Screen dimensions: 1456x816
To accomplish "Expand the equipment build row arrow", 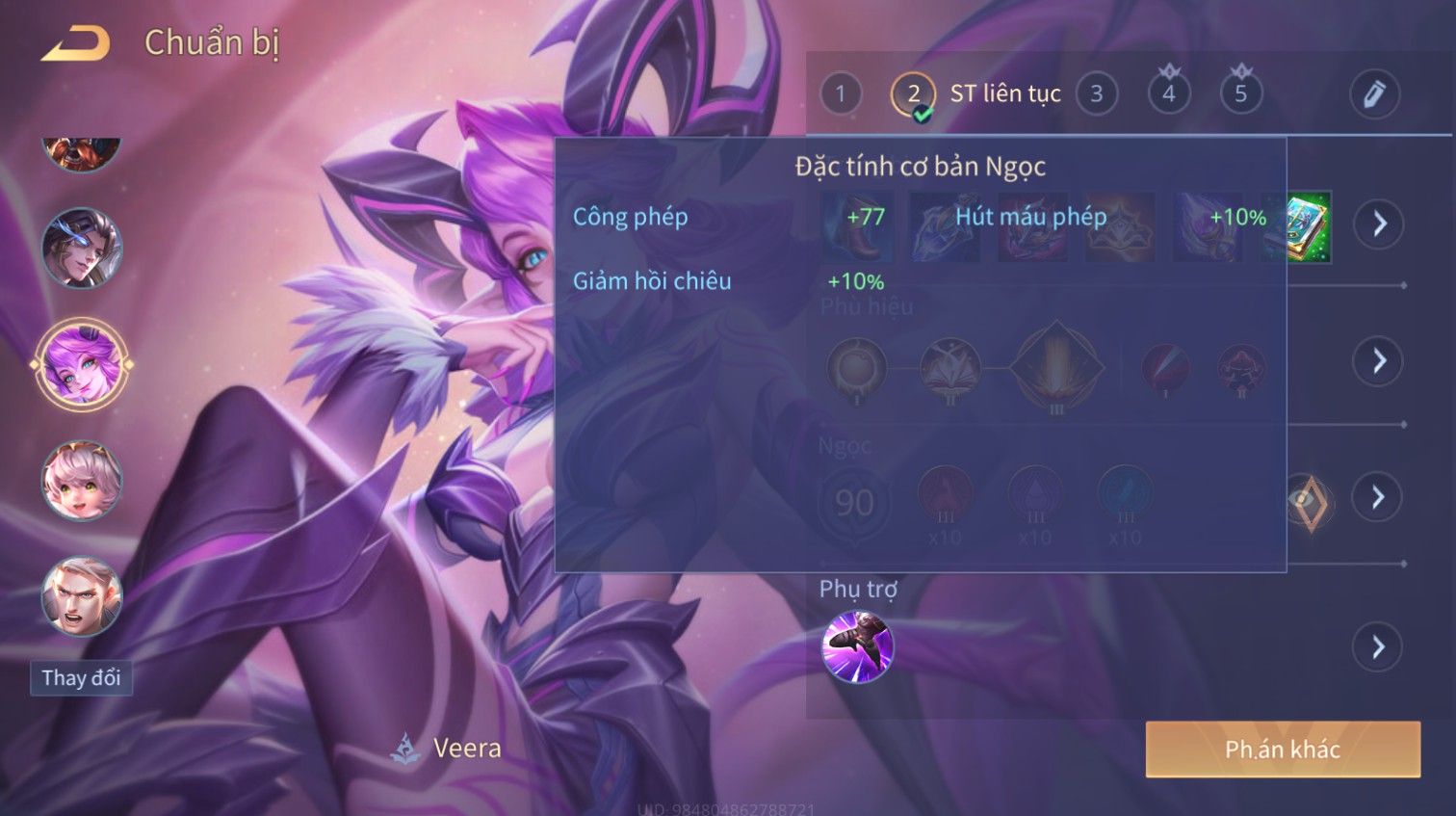I will pos(1379,224).
